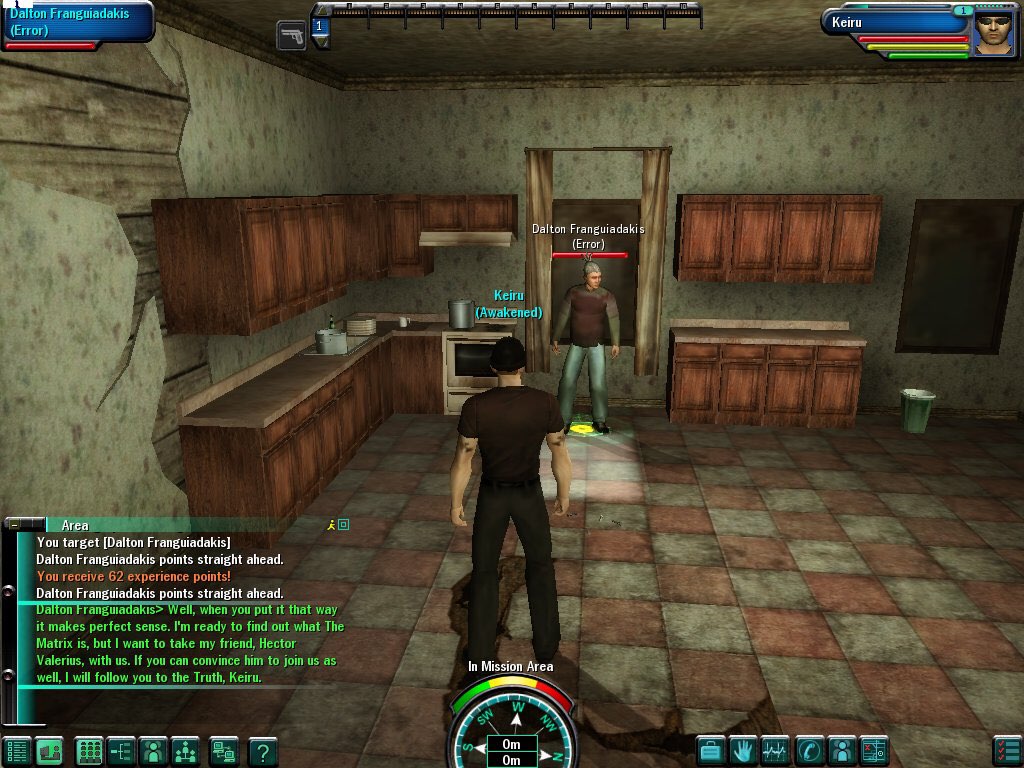Click the open hand action icon

742,750
